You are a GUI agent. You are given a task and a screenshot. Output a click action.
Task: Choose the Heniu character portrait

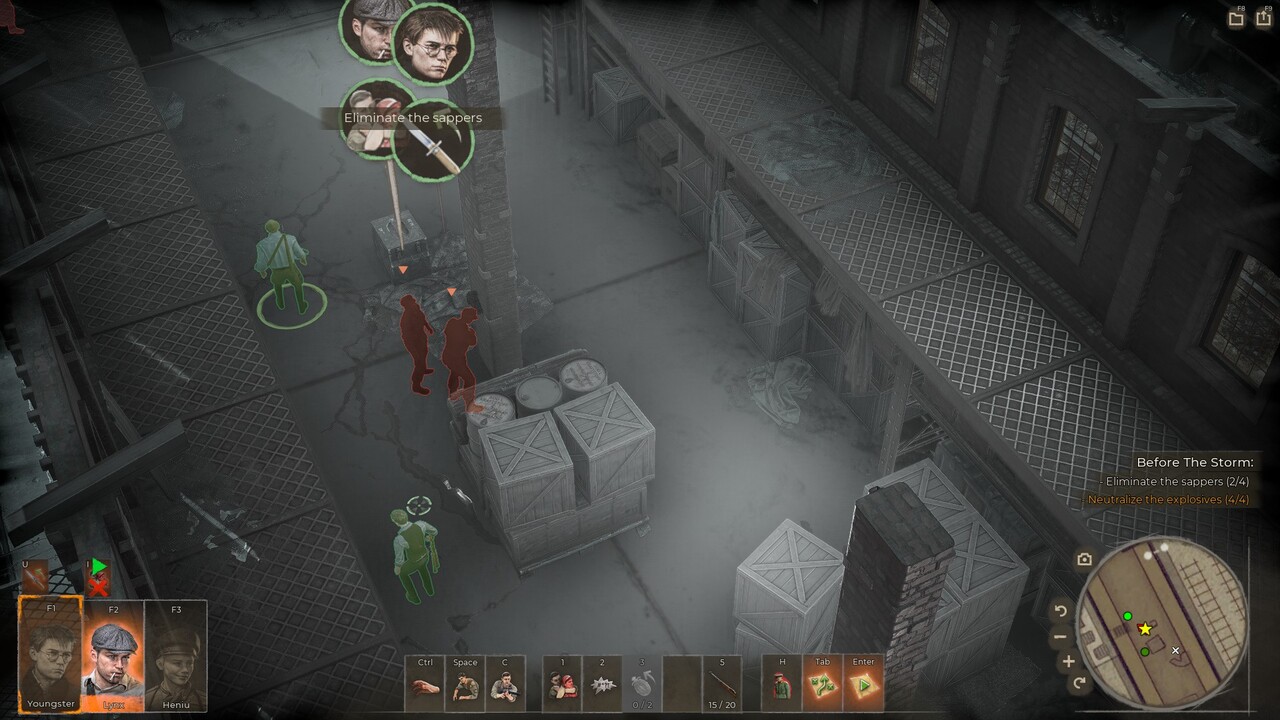pos(176,655)
